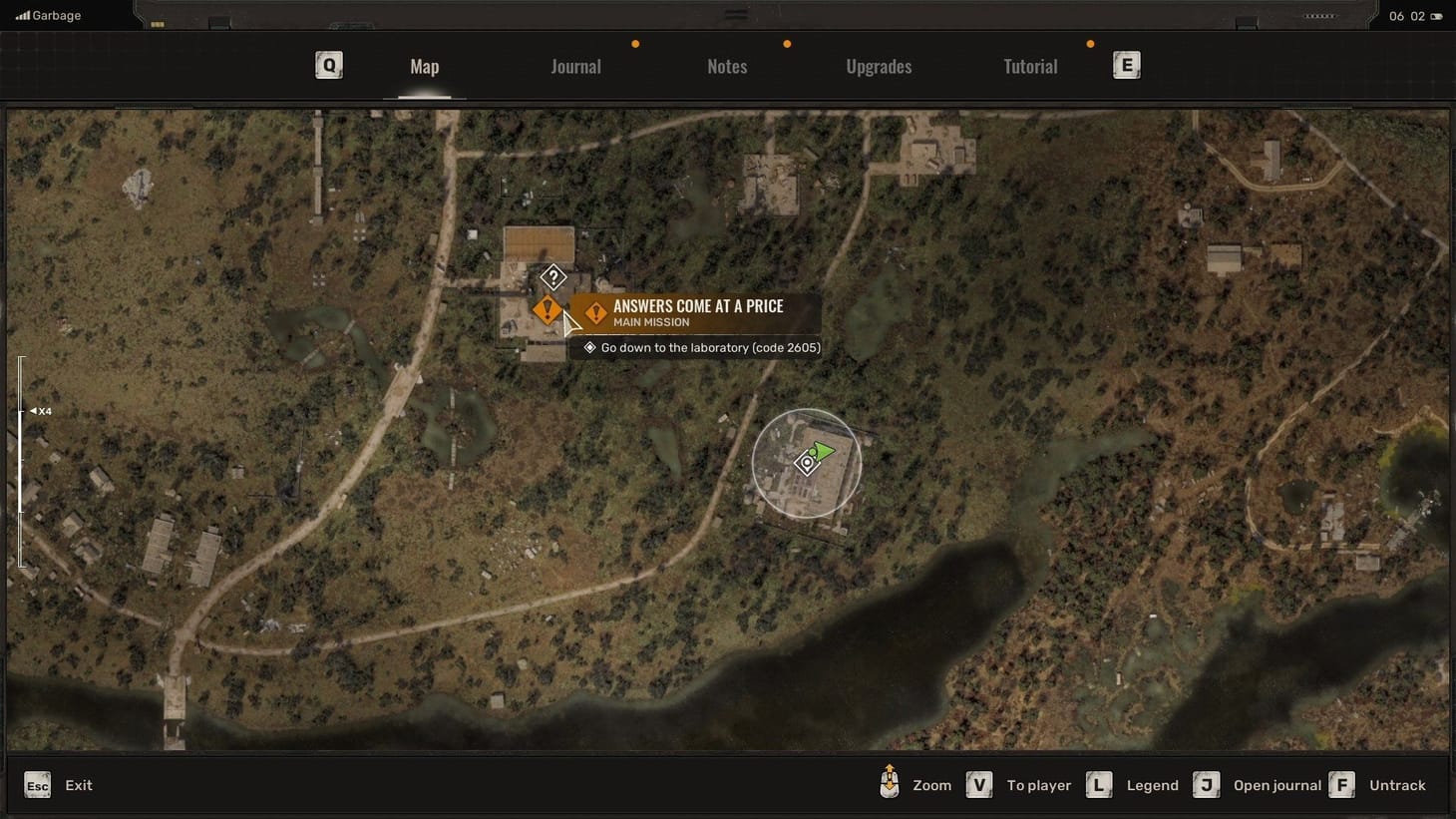
Task: Open the map Legend
Action: pyautogui.click(x=1152, y=785)
